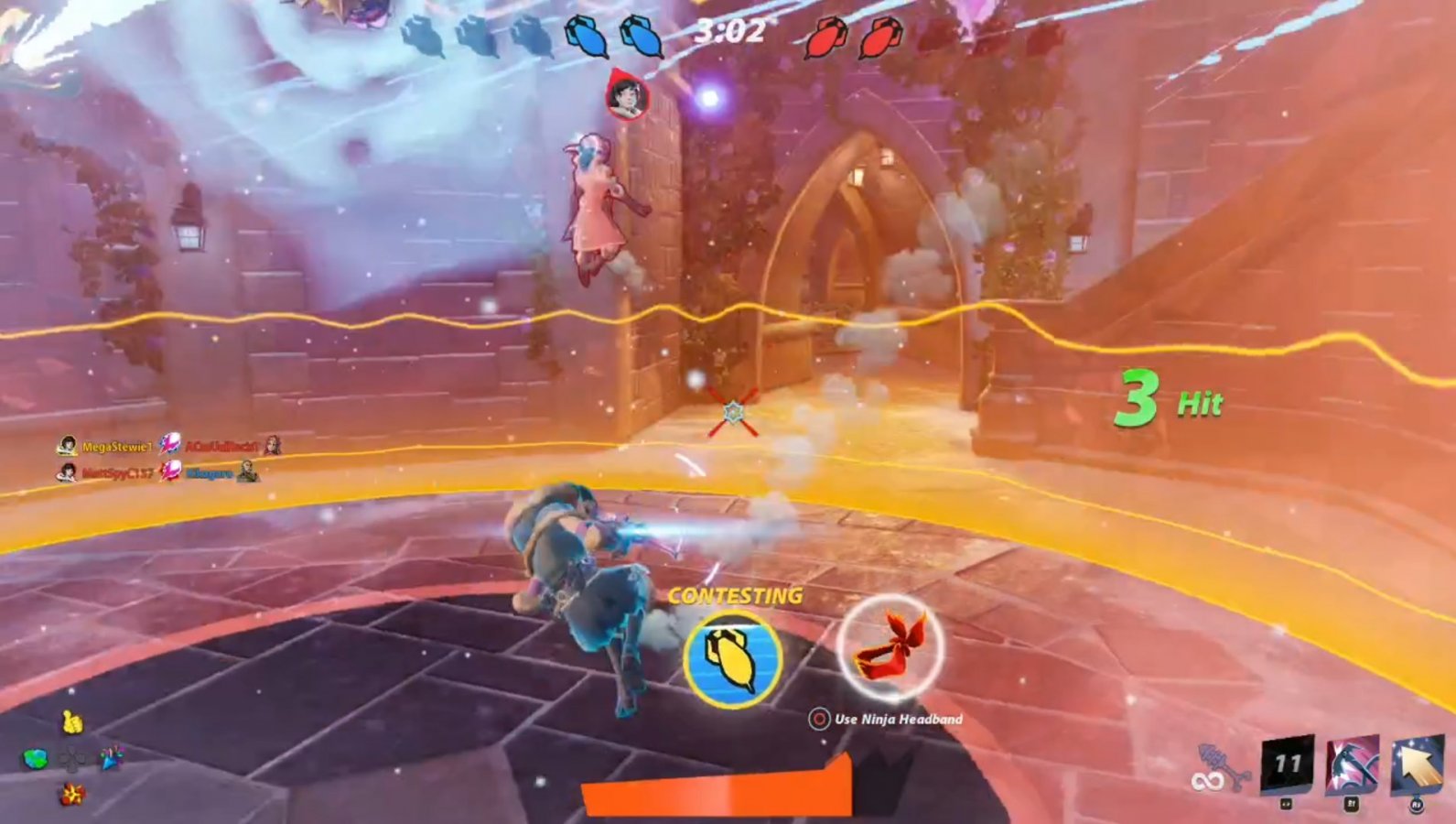Screen dimensions: 1456x824
Task: Open the D-pad emote selector
Action: coord(73,758)
